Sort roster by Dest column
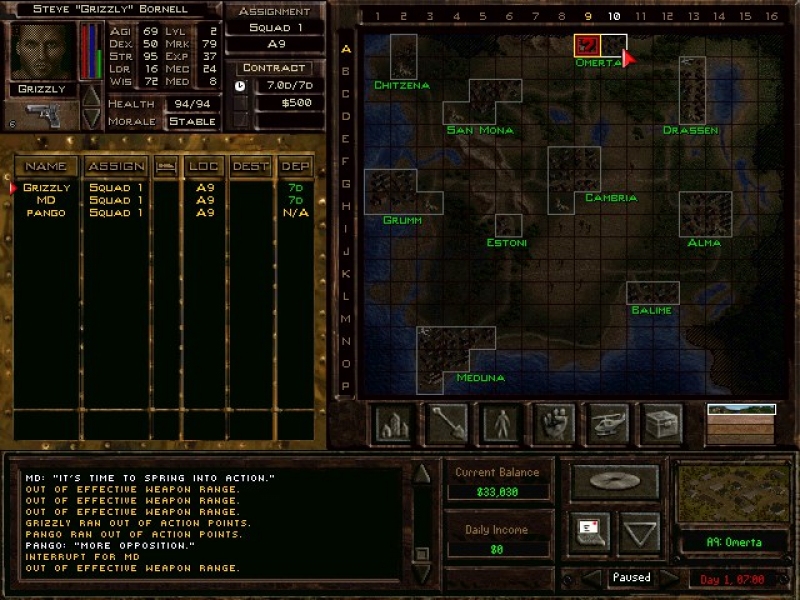This screenshot has width=800, height=600. (250, 165)
